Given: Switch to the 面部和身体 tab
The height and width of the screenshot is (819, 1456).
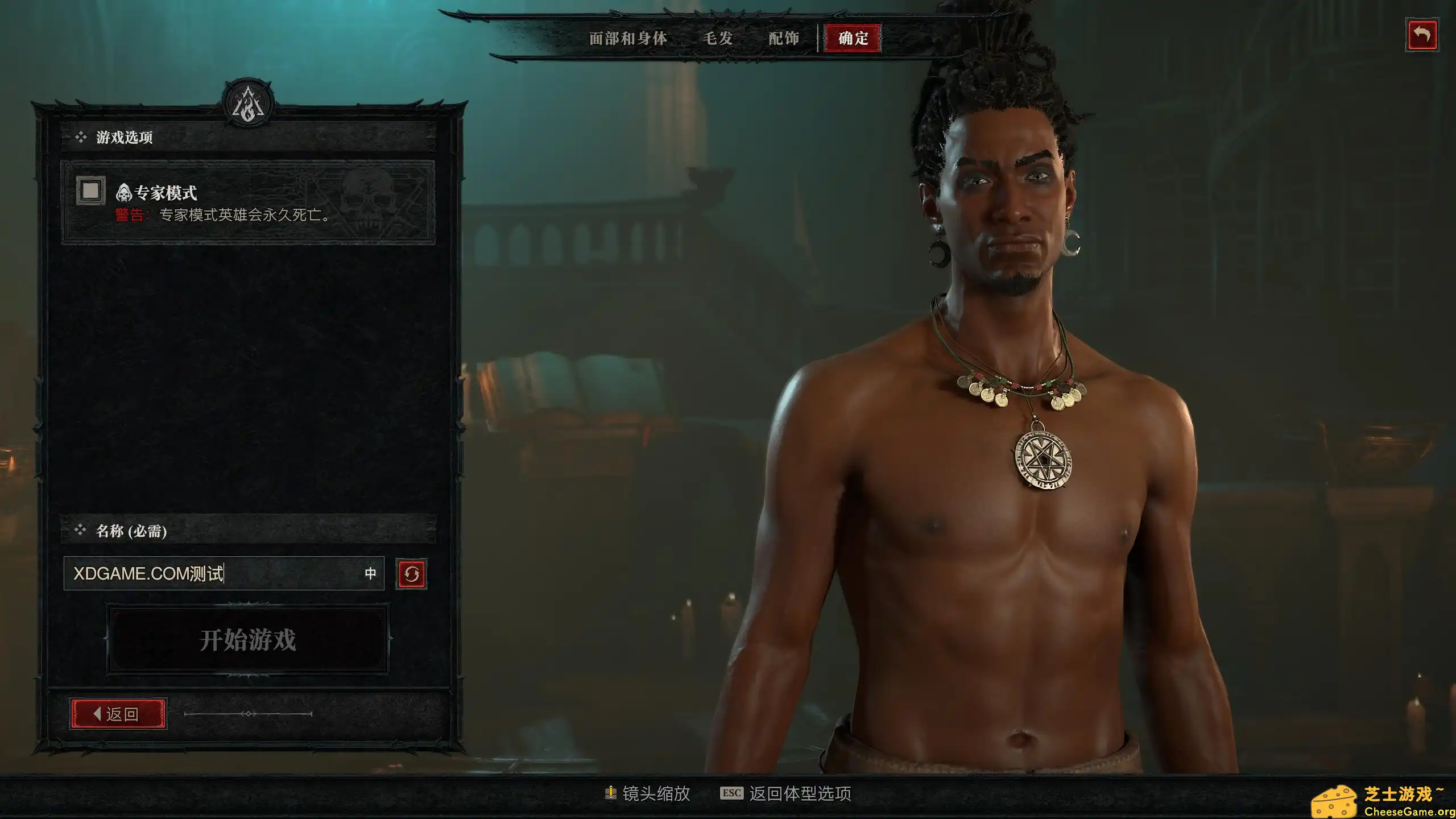Looking at the screenshot, I should 627,39.
